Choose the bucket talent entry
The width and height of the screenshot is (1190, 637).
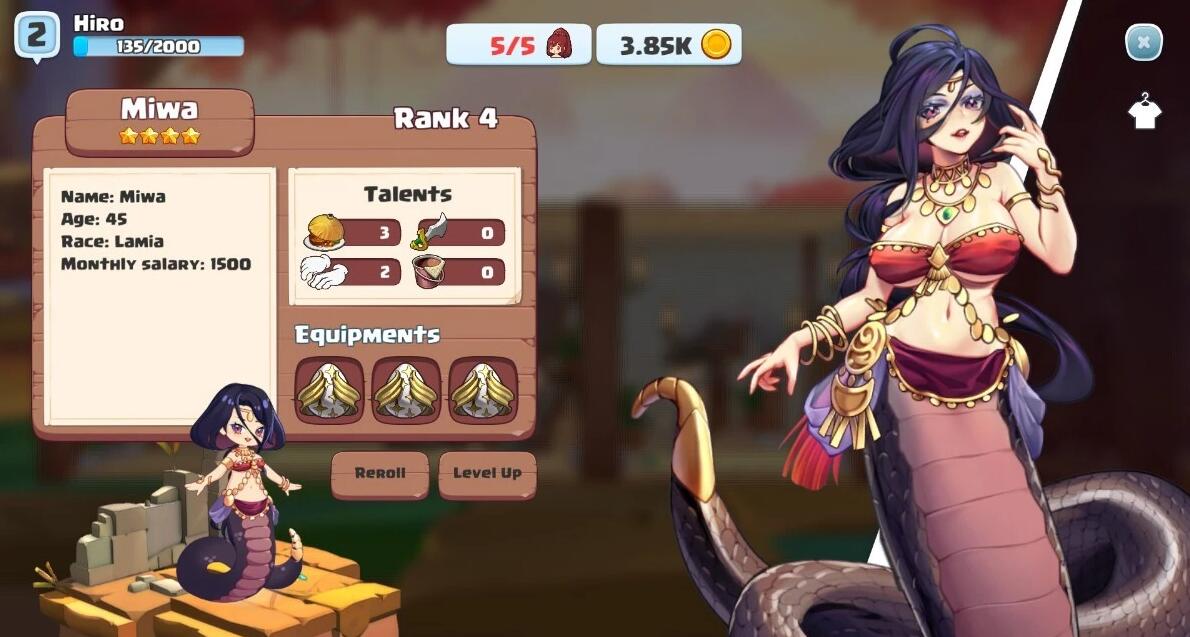pos(459,272)
